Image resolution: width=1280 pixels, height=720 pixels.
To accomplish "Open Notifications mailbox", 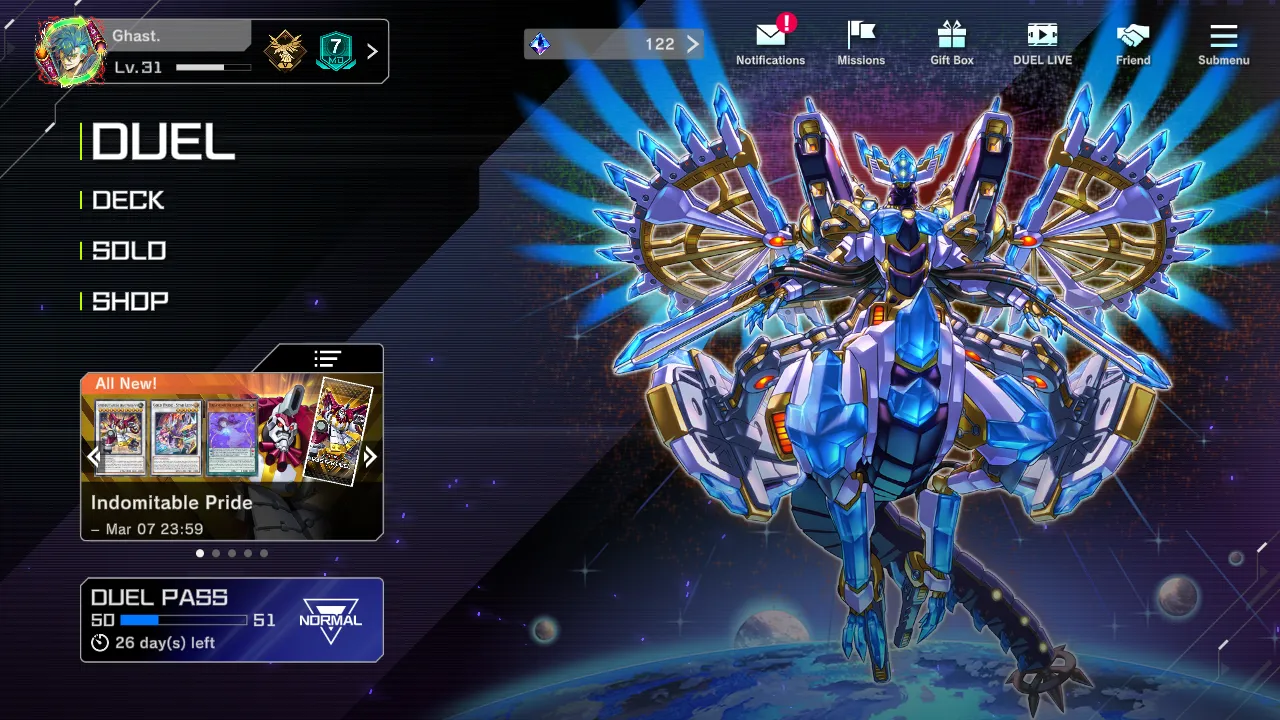I will coord(770,44).
